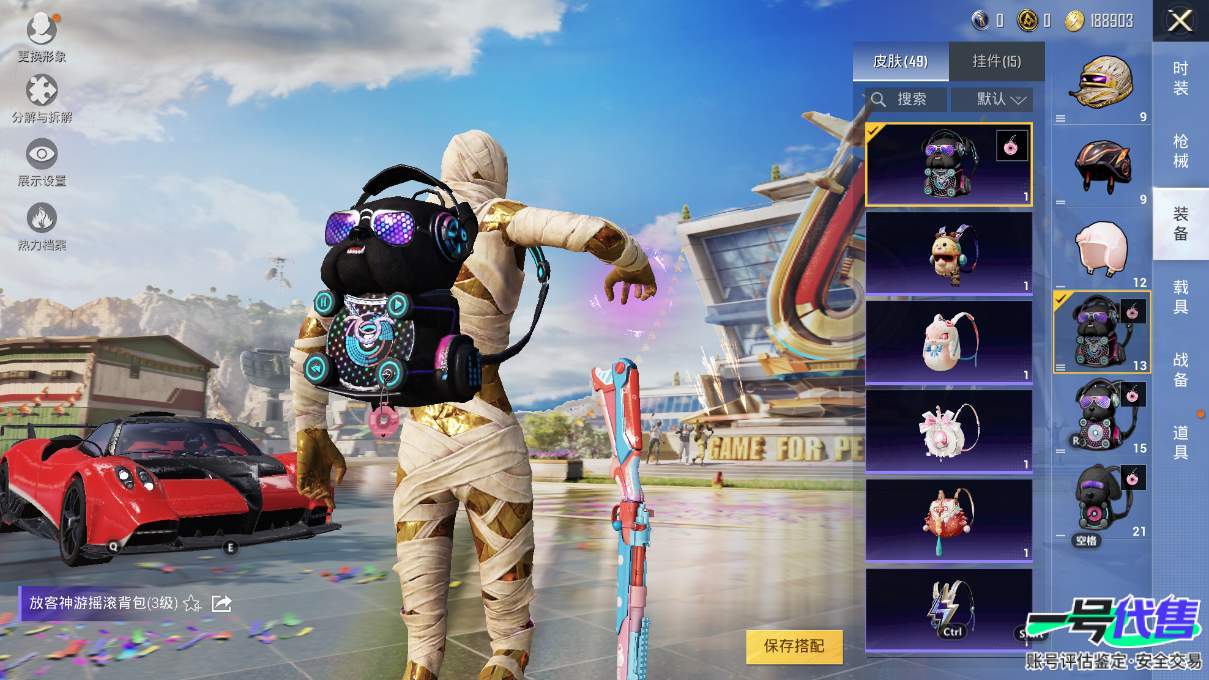1209x680 pixels.
Task: Select the 道具 items category
Action: coord(1180,442)
